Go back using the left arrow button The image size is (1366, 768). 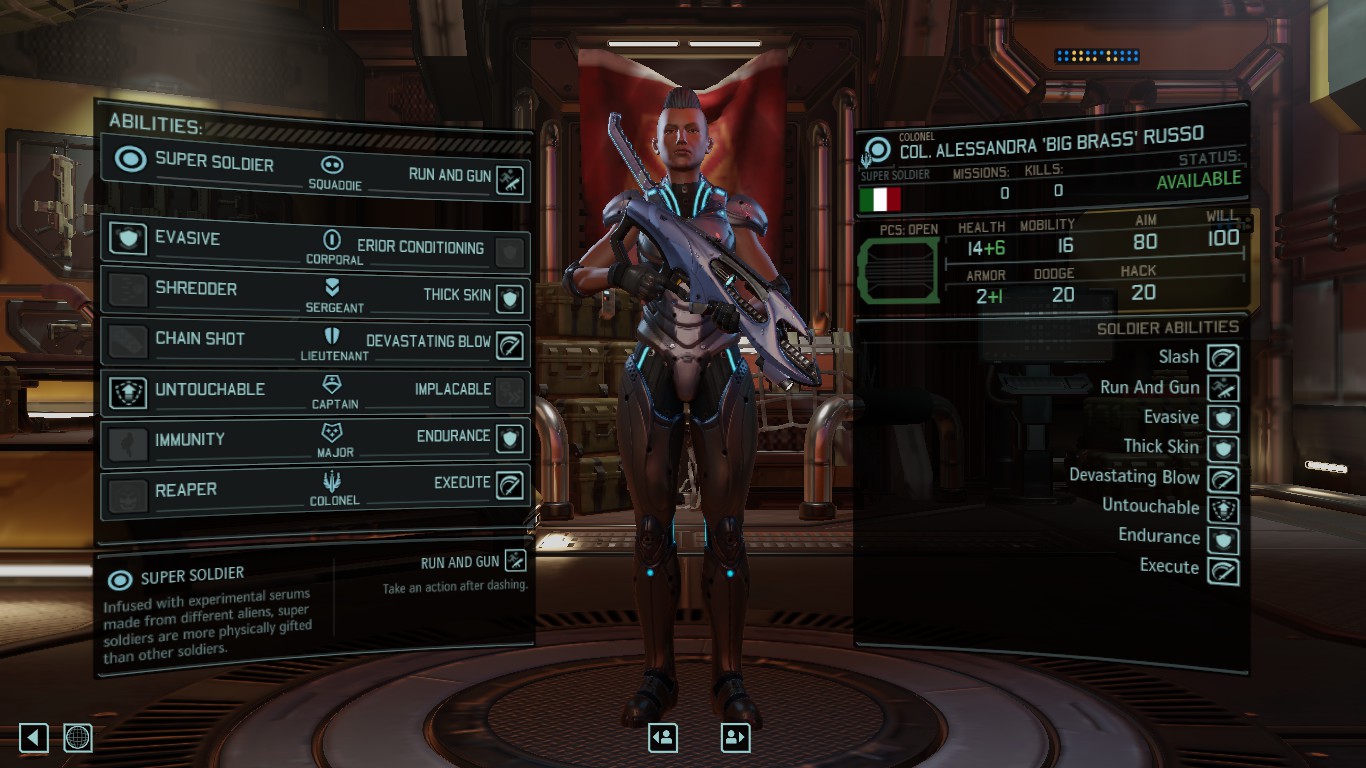[x=33, y=738]
